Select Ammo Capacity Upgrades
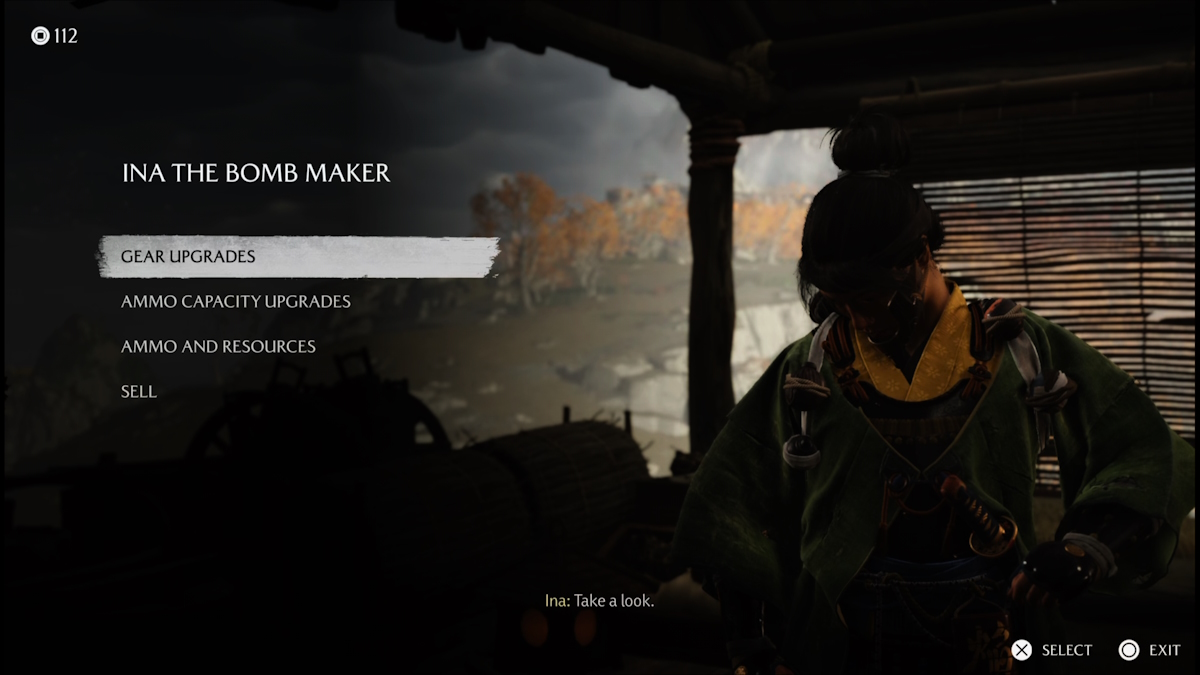This screenshot has width=1200, height=675. pos(236,302)
